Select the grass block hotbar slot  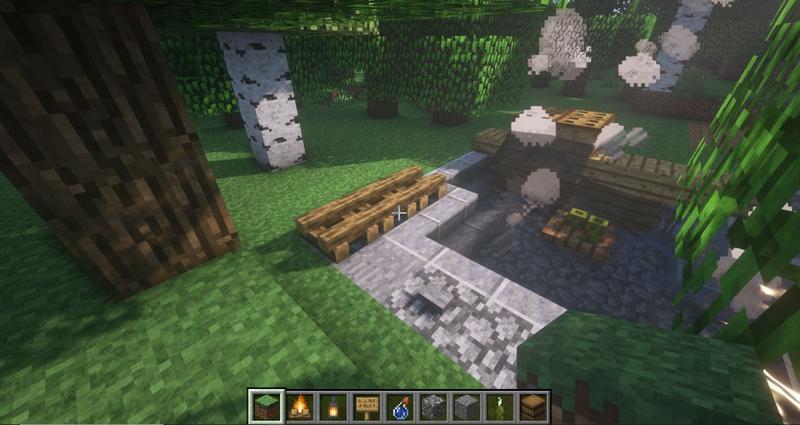pos(264,406)
